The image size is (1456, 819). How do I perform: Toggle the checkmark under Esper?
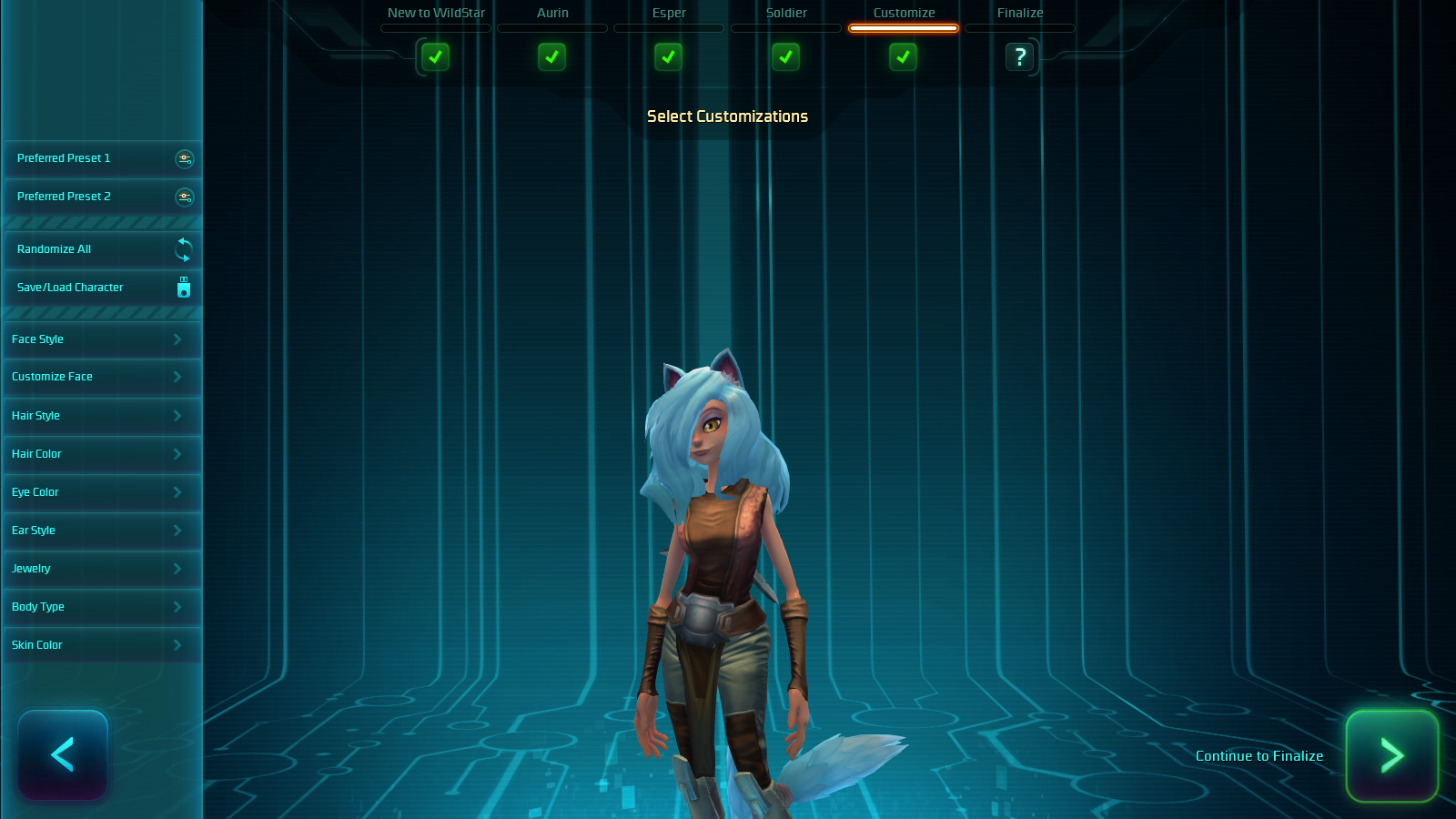coord(668,56)
